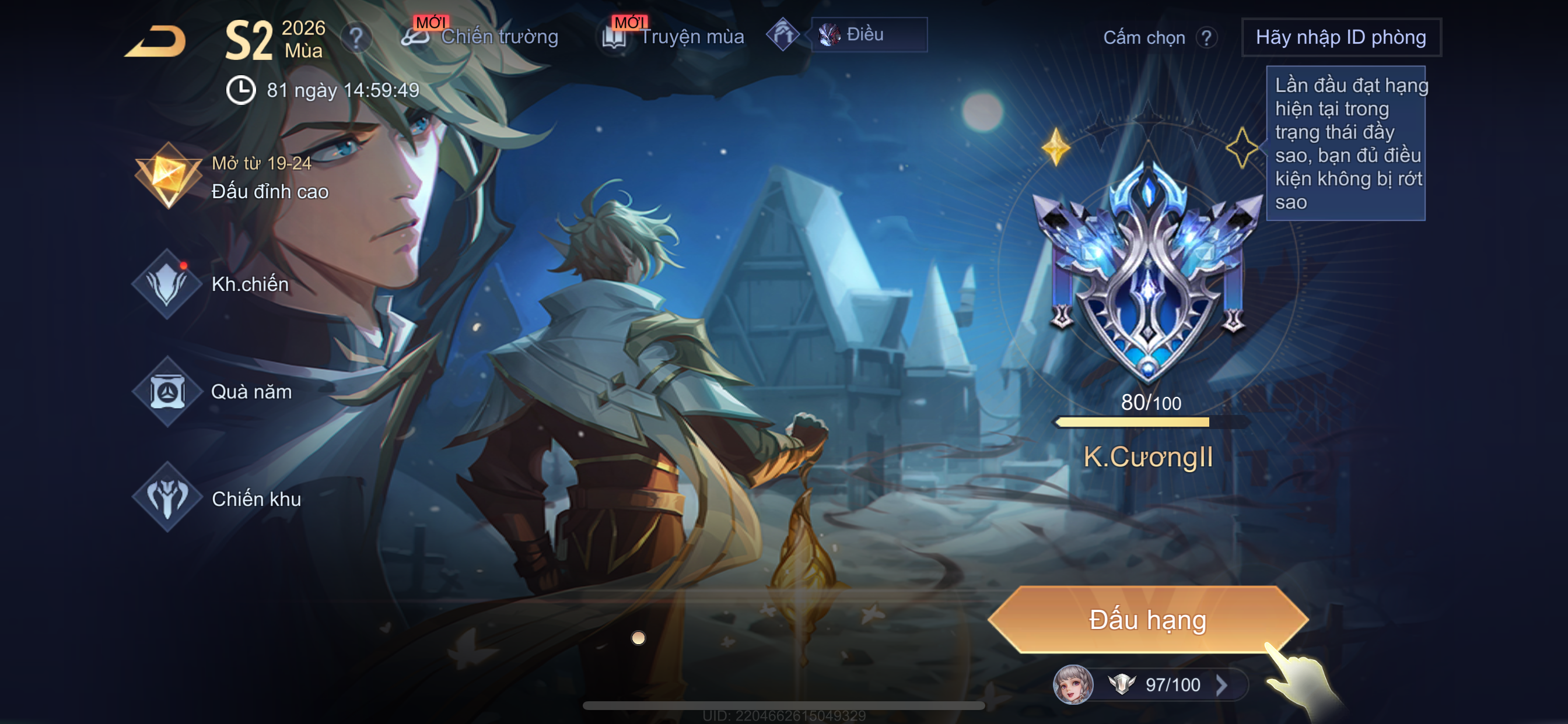This screenshot has height=724, width=1568.
Task: Click the Hãy nhập ID phòng field
Action: 1340,37
